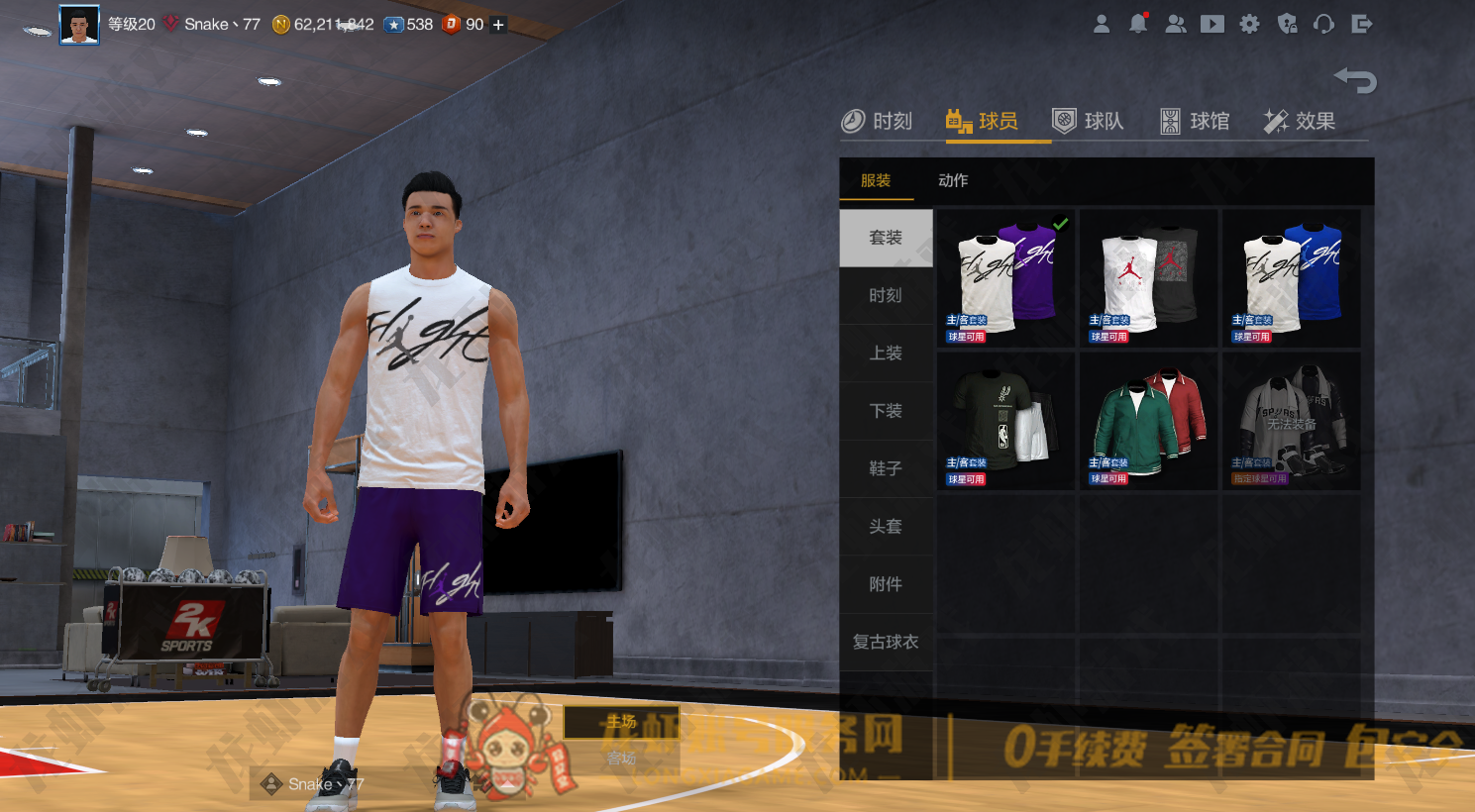Open the 球队 tab
1475x812 pixels.
pos(1088,122)
